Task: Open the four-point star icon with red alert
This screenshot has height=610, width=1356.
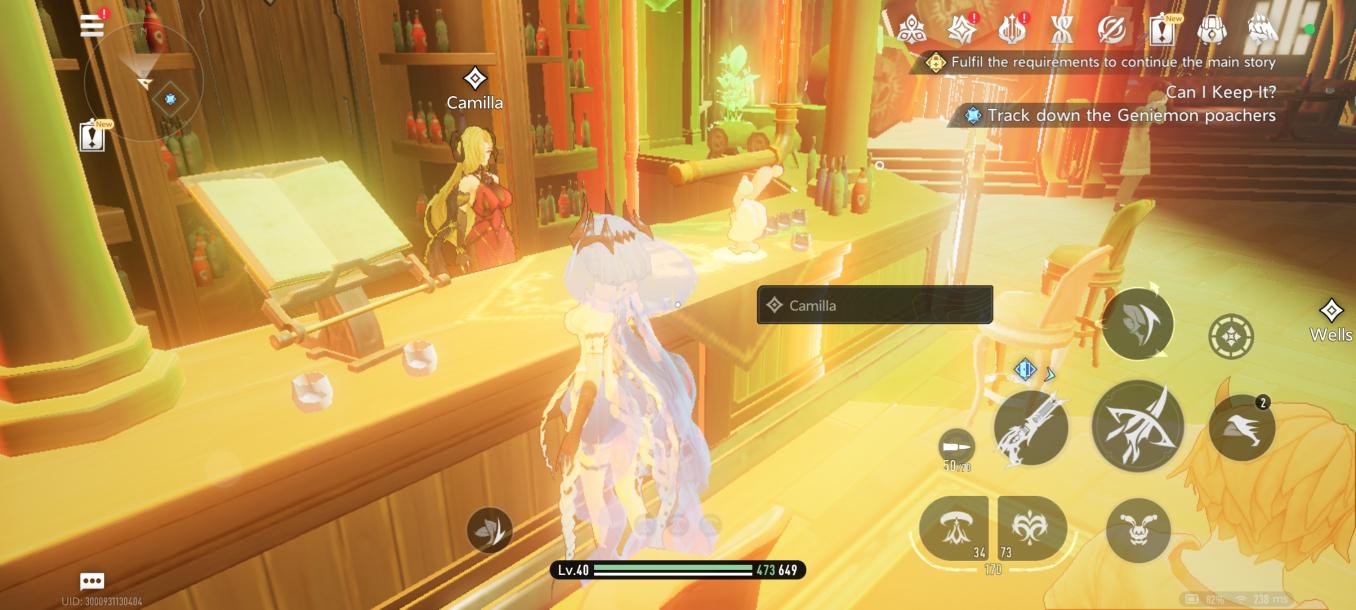Action: [x=962, y=31]
